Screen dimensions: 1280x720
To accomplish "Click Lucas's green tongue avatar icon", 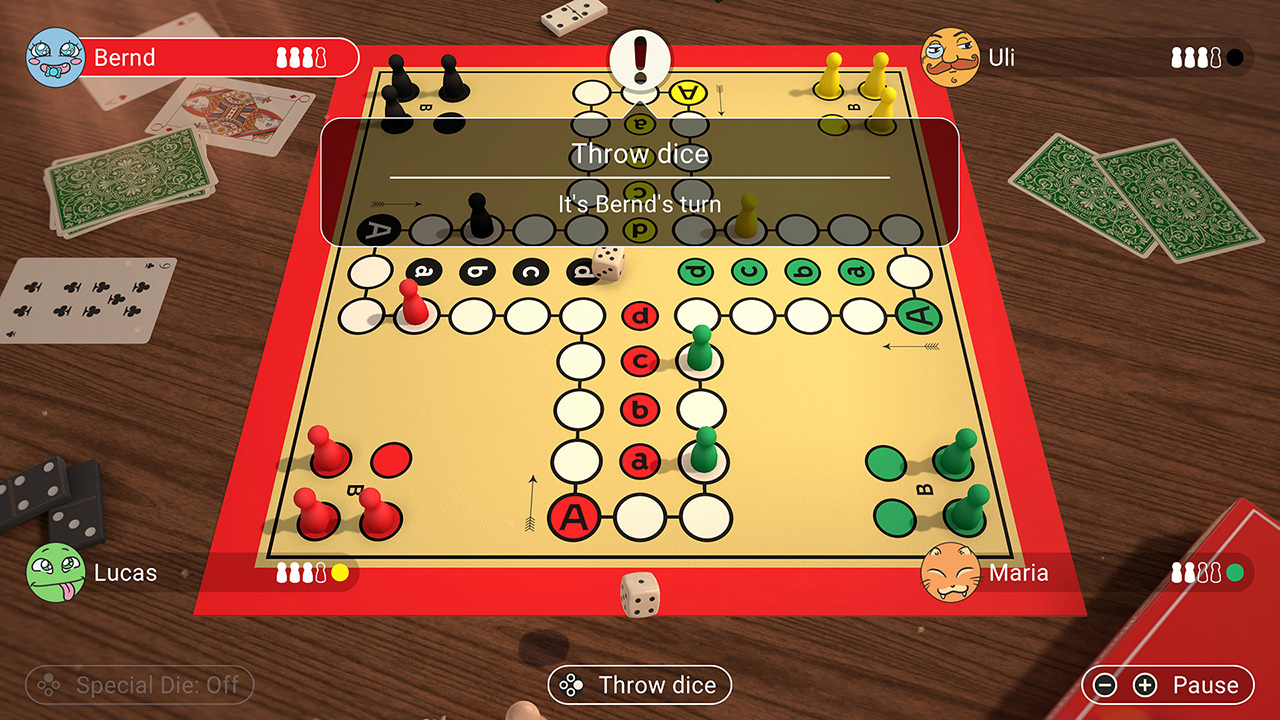I will (54, 573).
